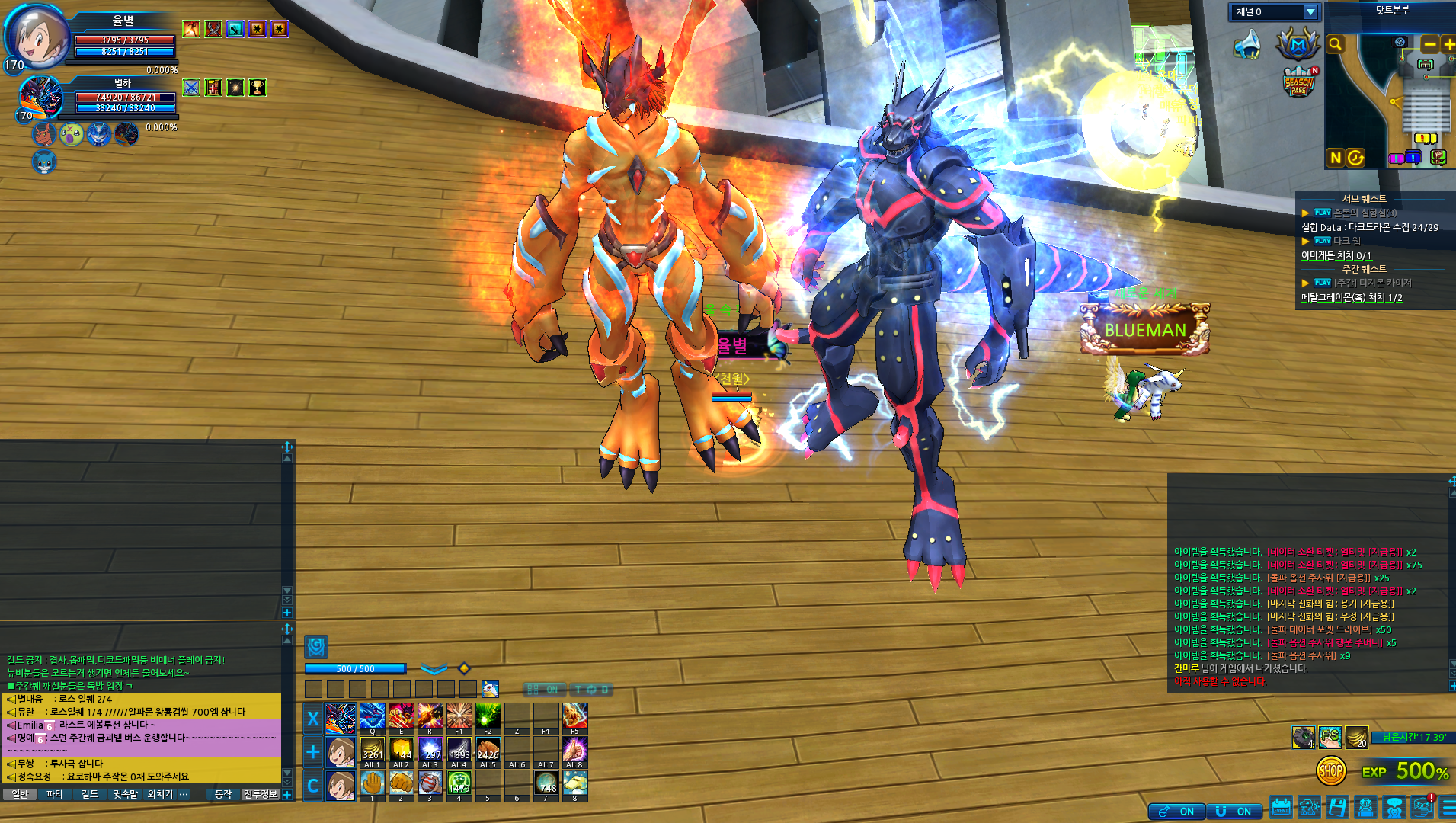Zoom in the minimap with plus button

(x=1448, y=45)
